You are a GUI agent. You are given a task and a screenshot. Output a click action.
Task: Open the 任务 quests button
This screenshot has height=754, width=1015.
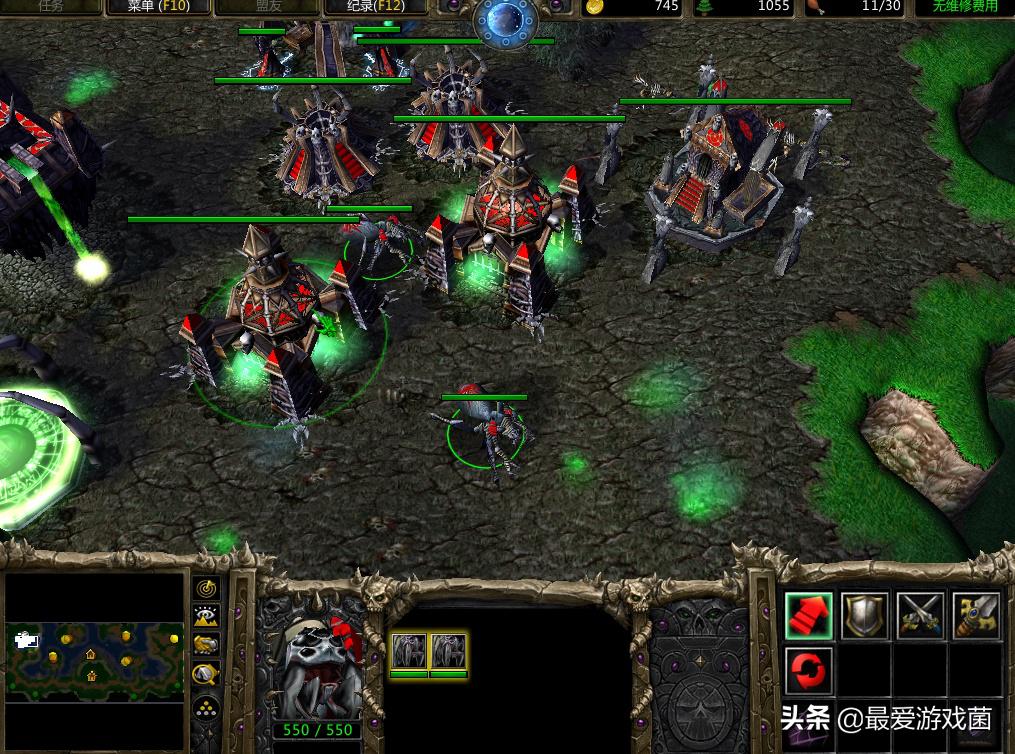point(50,6)
